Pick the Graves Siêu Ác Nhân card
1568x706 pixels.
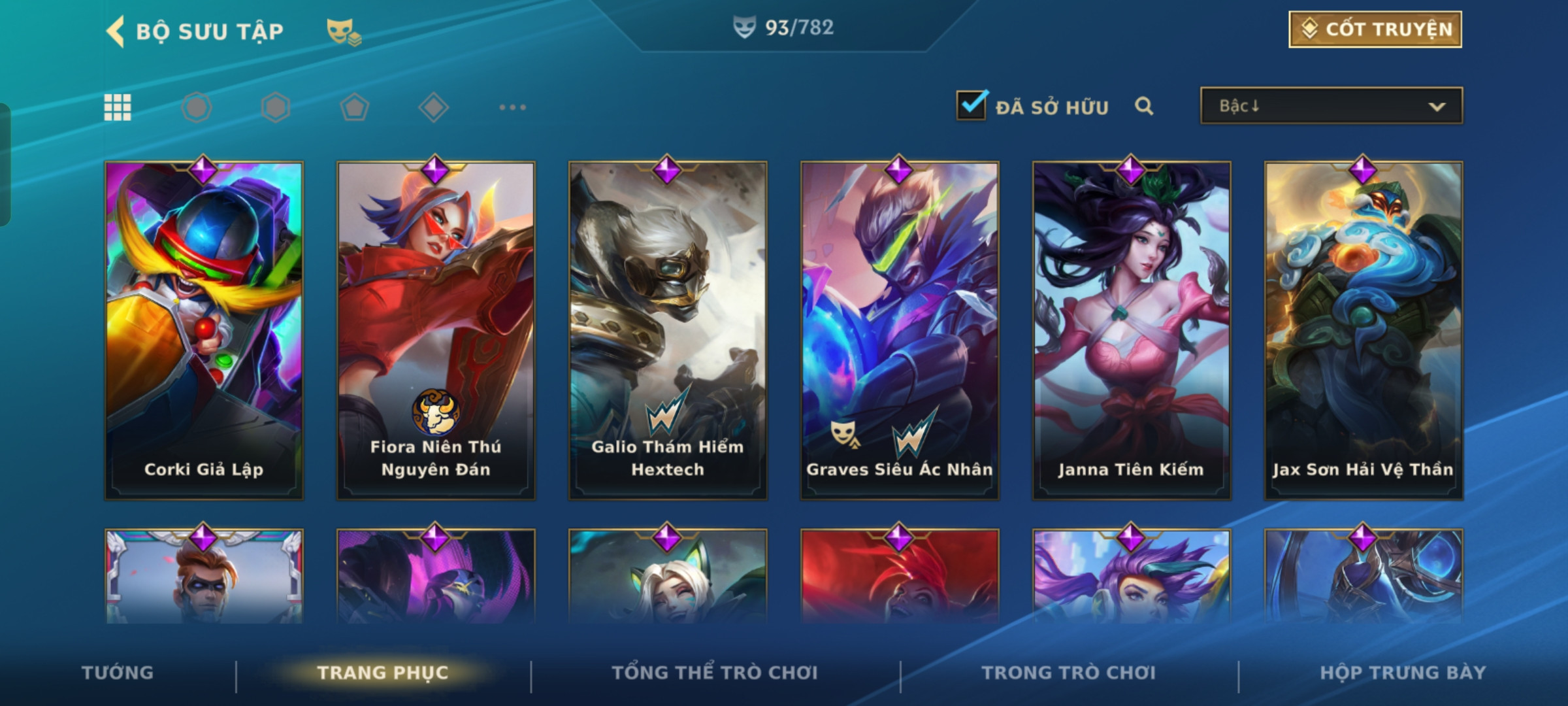pyautogui.click(x=900, y=330)
